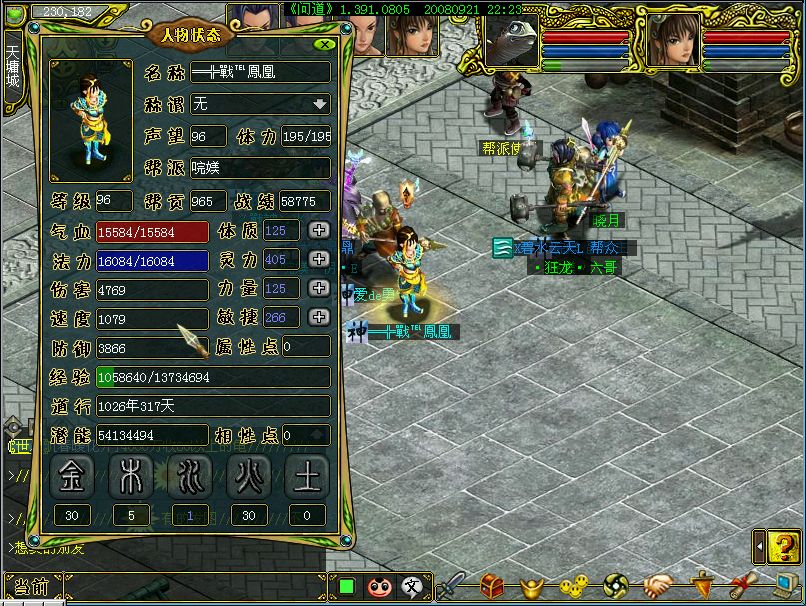
Task: Add a point to 灵力 spirit power
Action: click(319, 259)
